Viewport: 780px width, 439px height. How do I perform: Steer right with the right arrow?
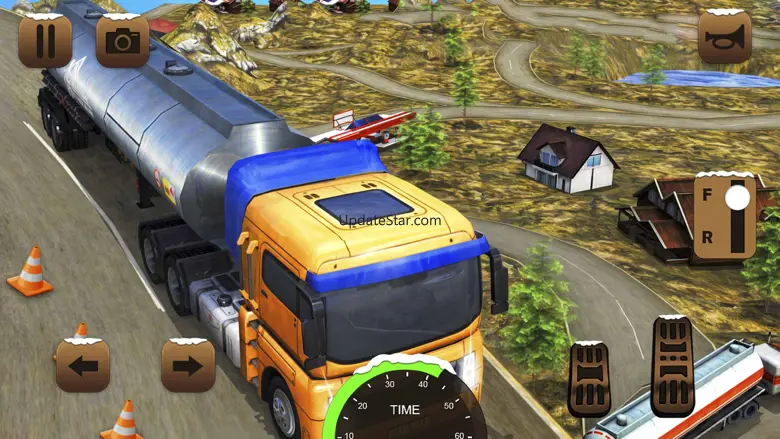coord(188,365)
